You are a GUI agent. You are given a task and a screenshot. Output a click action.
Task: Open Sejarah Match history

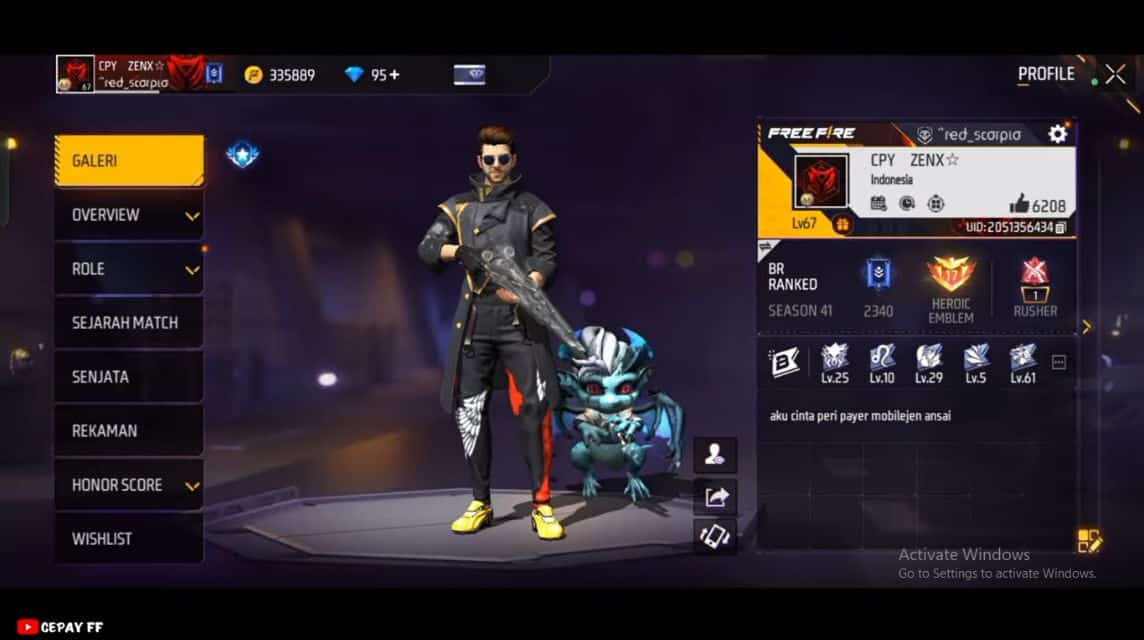[x=128, y=323]
